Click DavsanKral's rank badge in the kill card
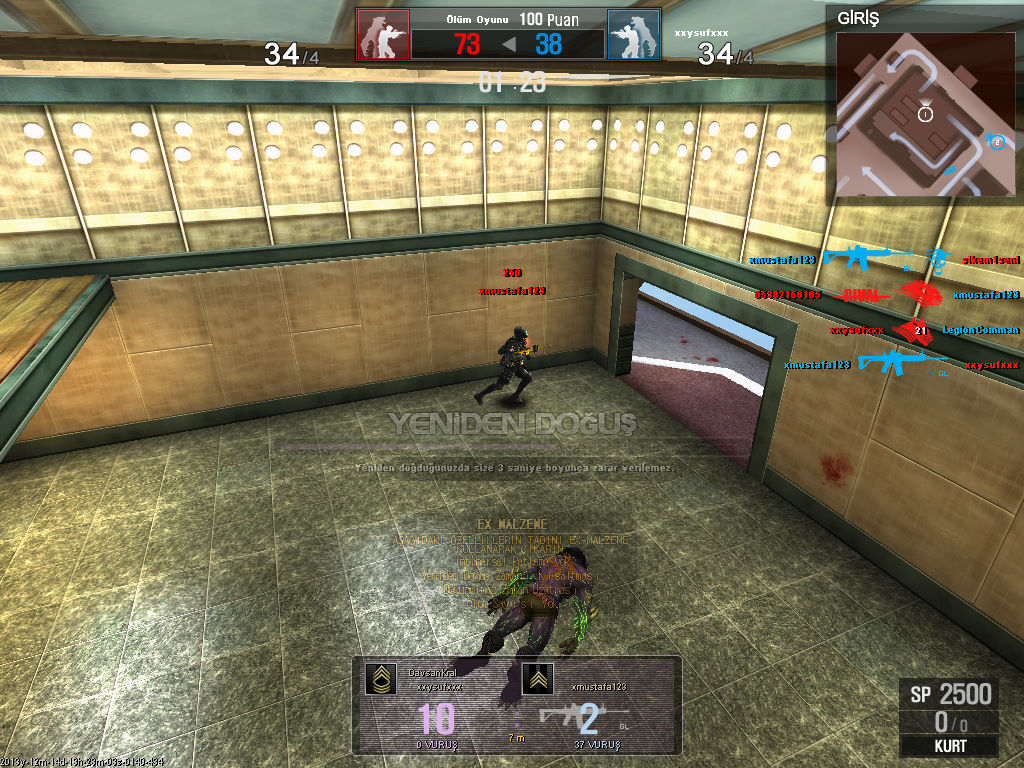 pyautogui.click(x=380, y=679)
